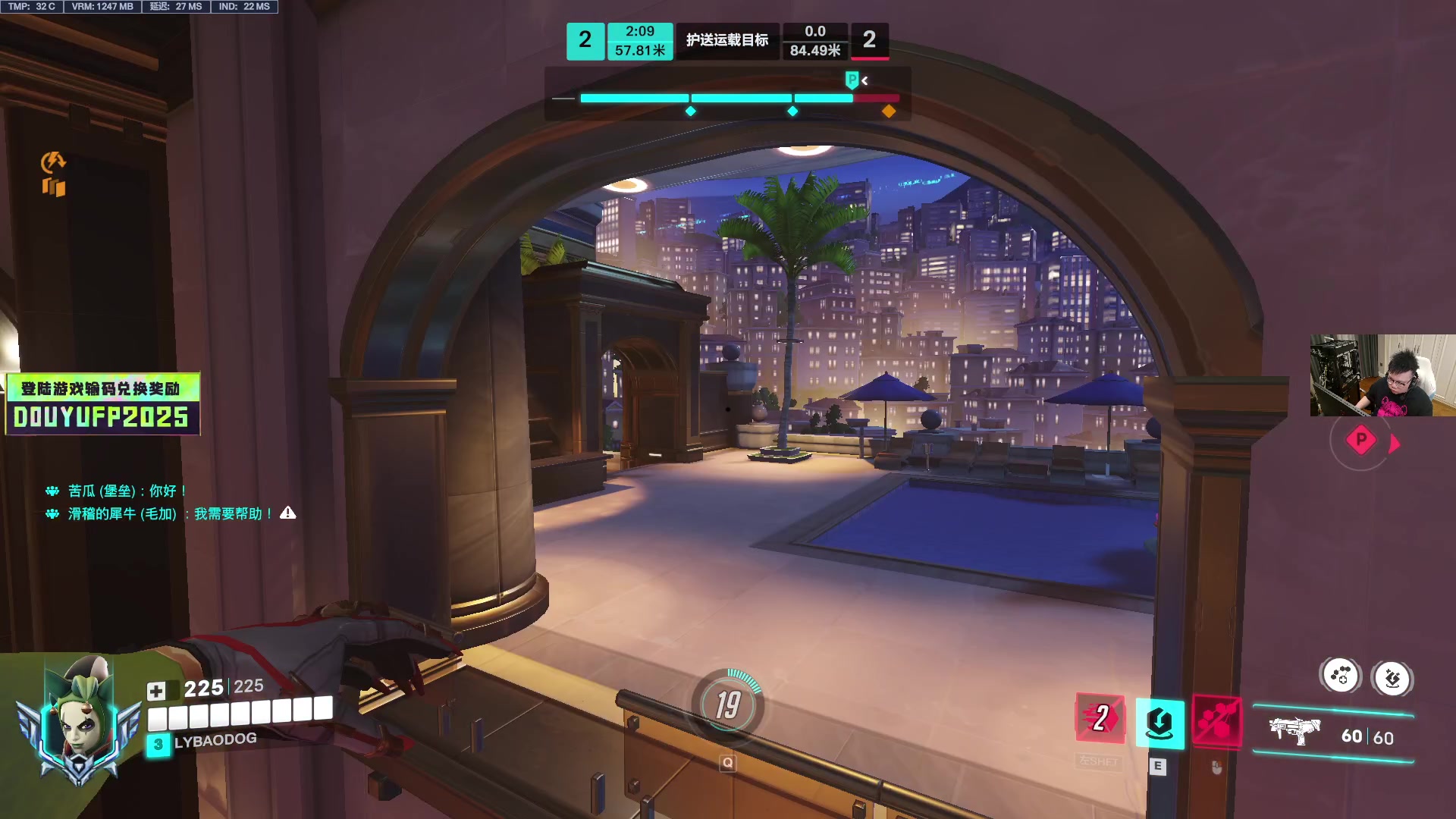Click the ultimate charge meter showing 19
1456x819 pixels.
pyautogui.click(x=728, y=705)
